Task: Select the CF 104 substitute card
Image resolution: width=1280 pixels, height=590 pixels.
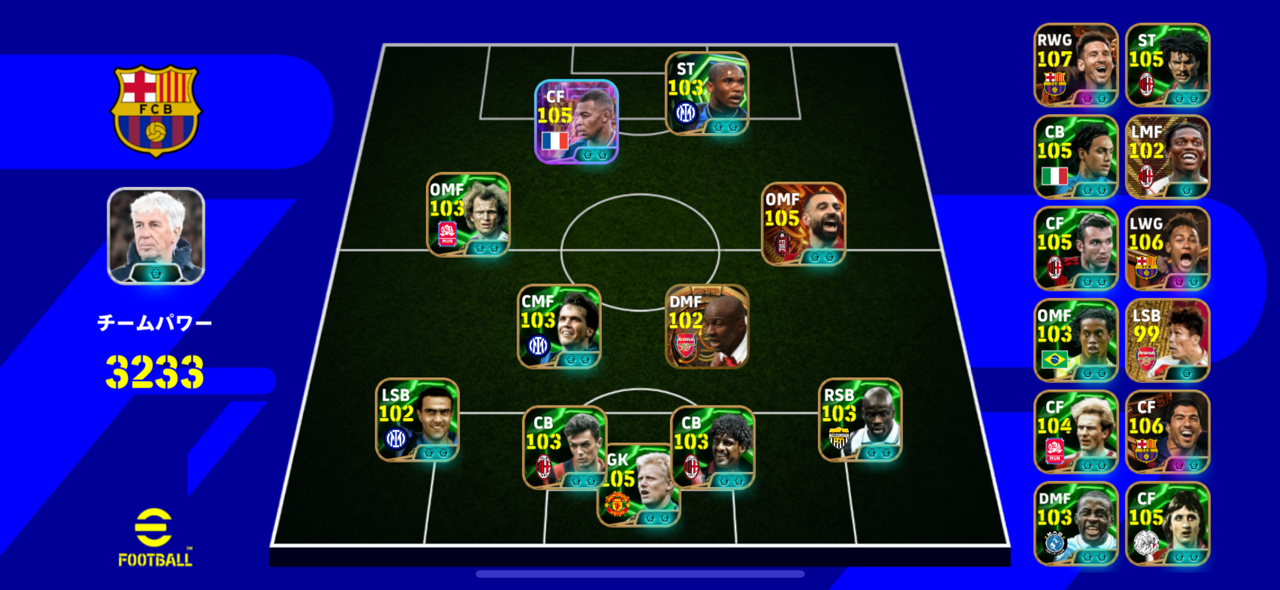Action: coord(1076,431)
